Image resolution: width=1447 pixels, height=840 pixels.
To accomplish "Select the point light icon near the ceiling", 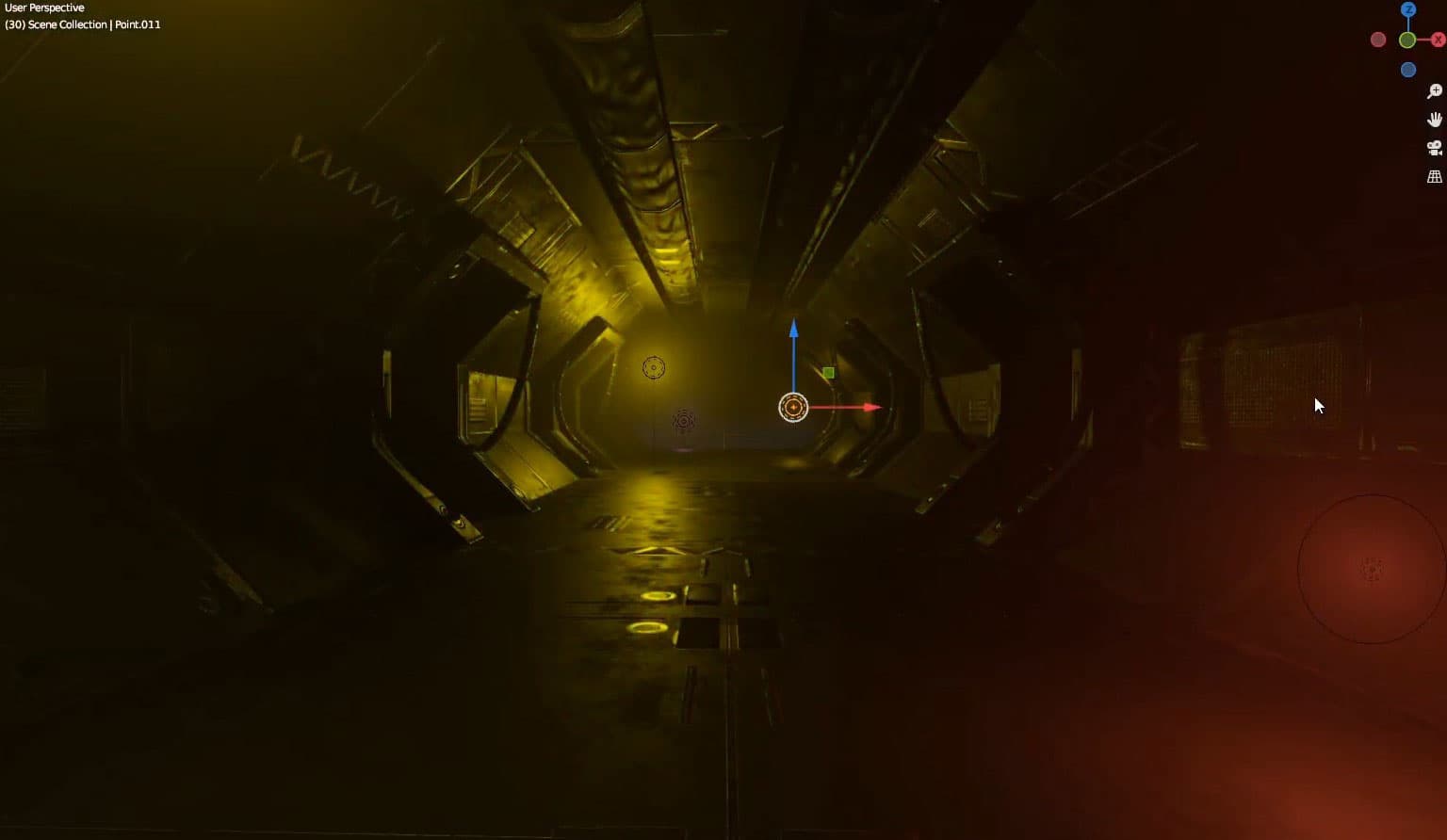I will 655,366.
